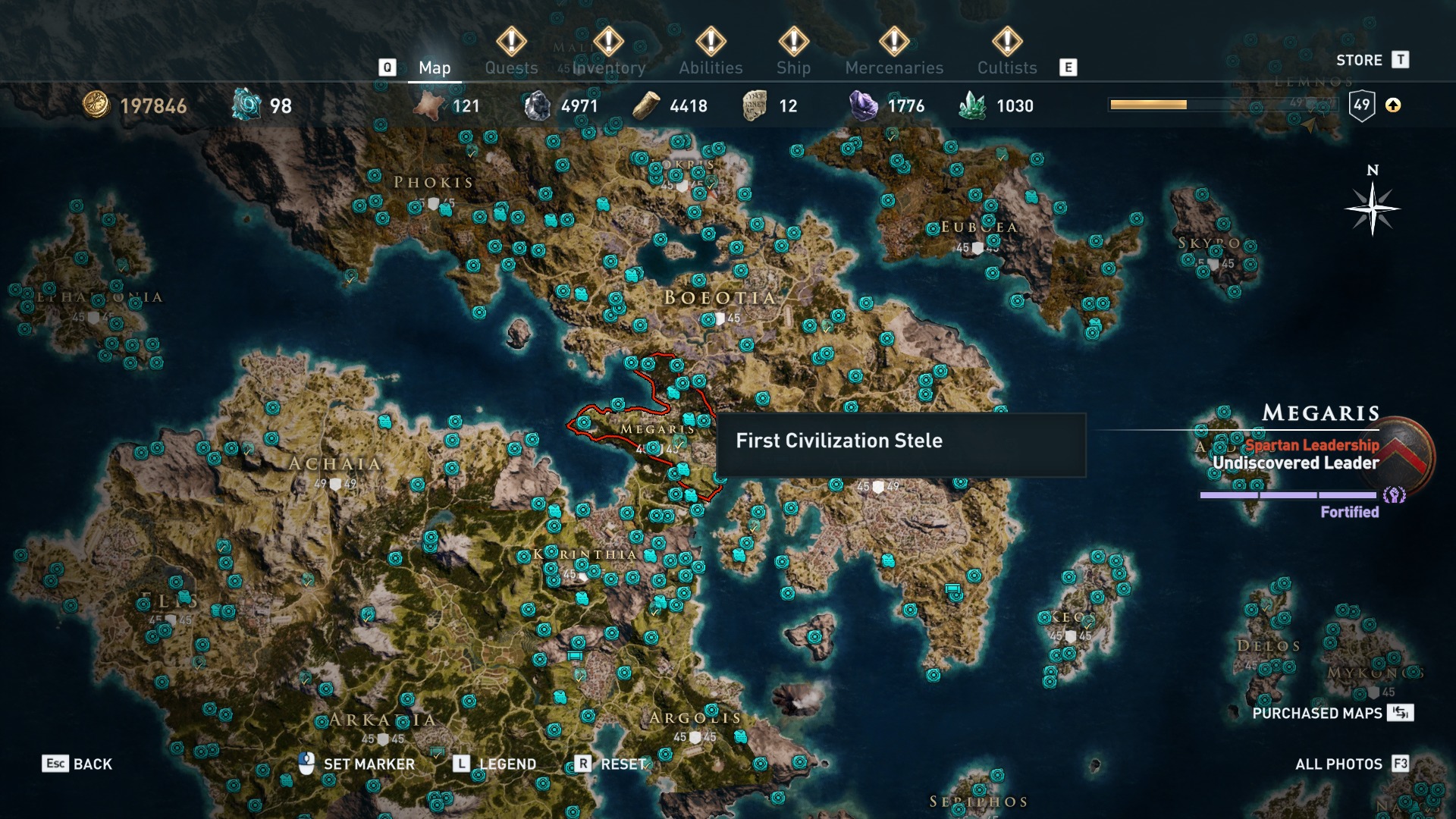Open the Mercenaries tab
1456x819 pixels.
(x=894, y=67)
